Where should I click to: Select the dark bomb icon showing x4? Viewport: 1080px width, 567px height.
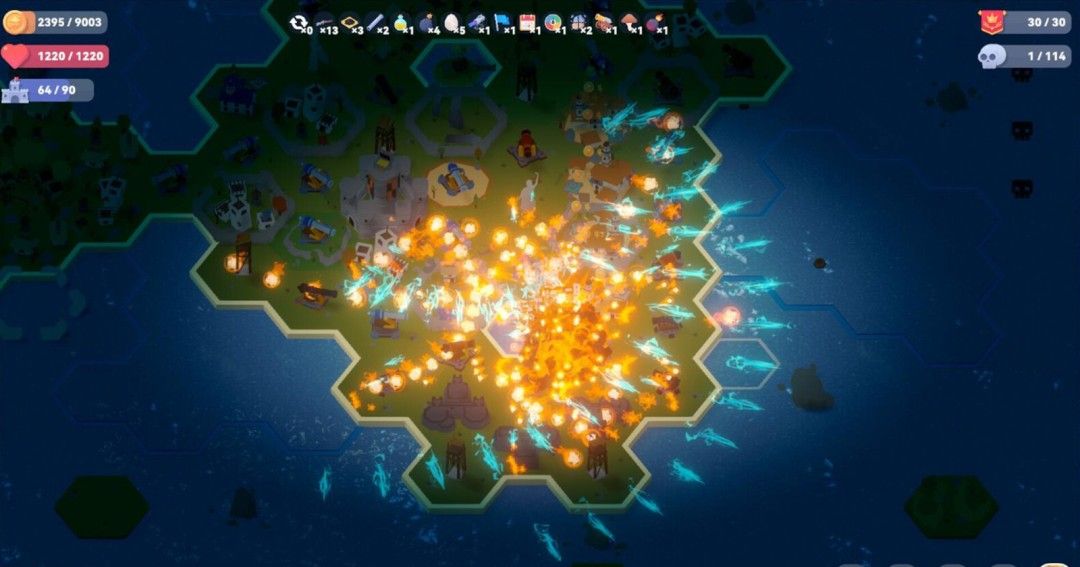tap(426, 22)
